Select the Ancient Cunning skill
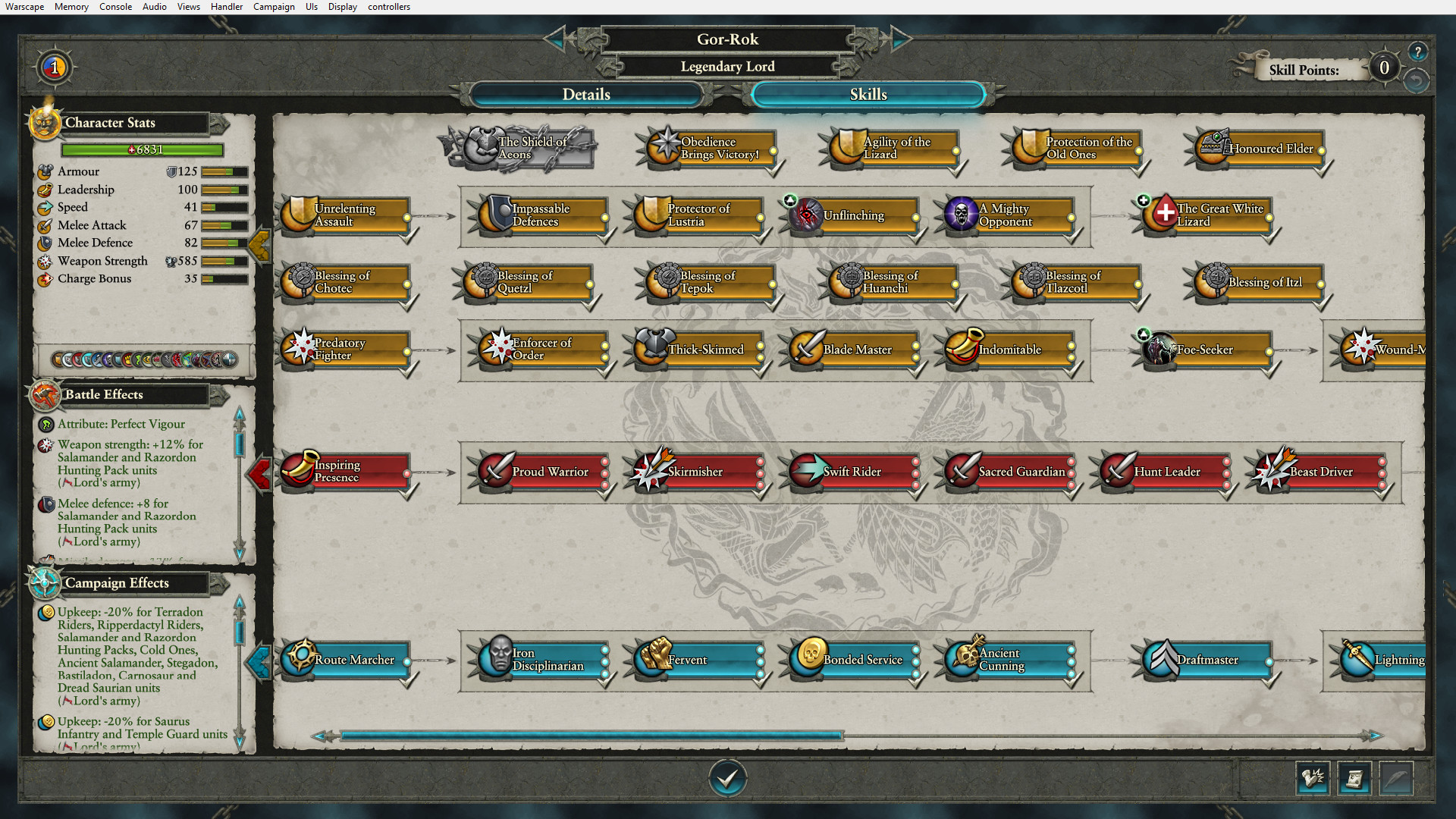This screenshot has width=1456, height=819. pos(1009,660)
